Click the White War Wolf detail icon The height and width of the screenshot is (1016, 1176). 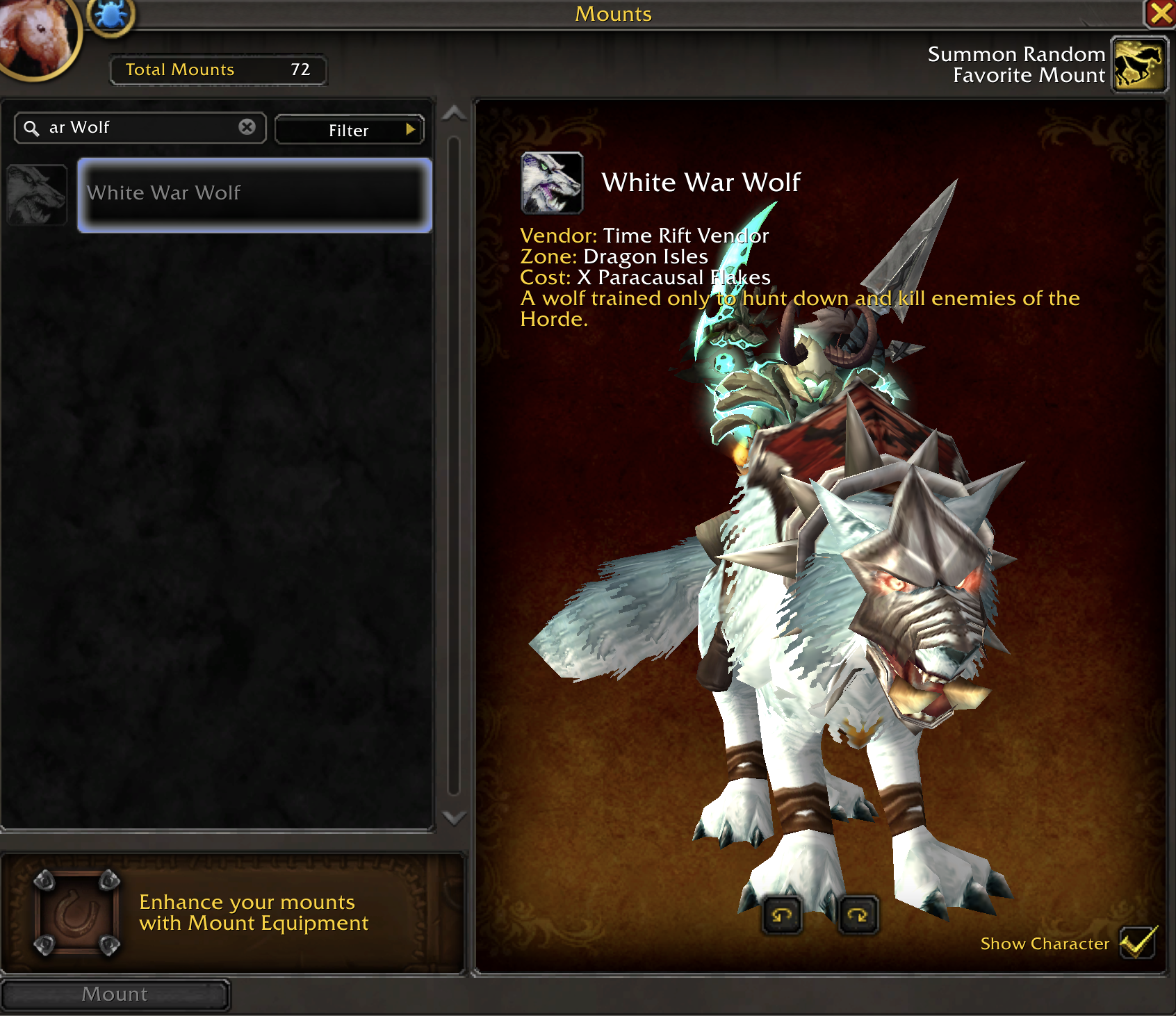[552, 183]
